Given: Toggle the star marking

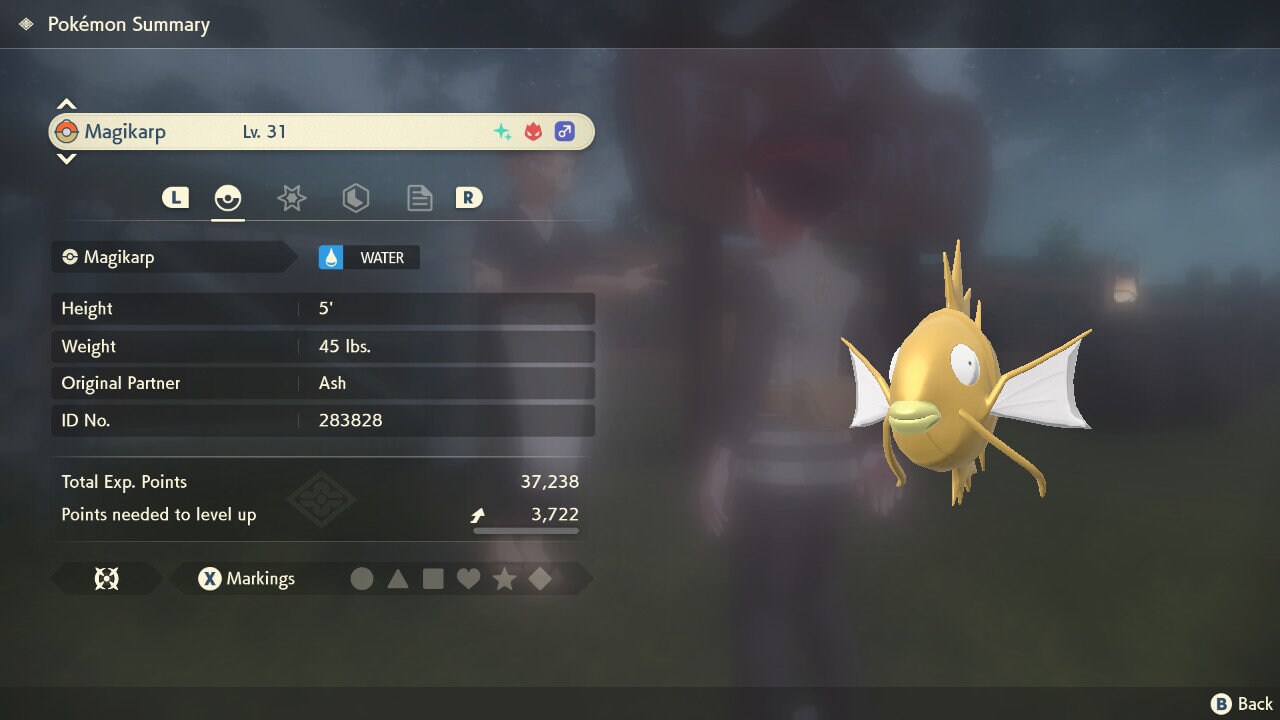Looking at the screenshot, I should [505, 578].
